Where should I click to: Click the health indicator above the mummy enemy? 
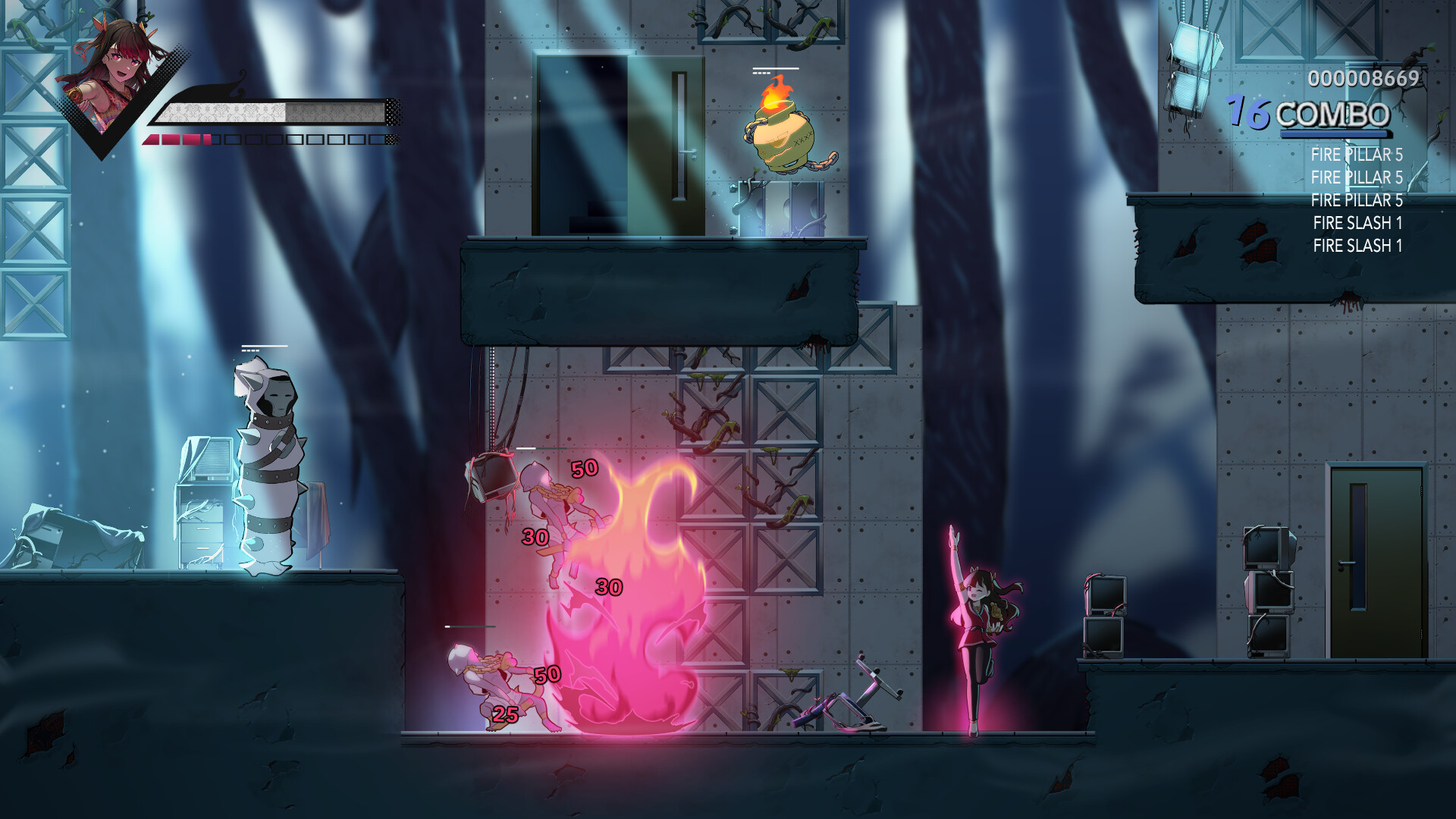(264, 347)
